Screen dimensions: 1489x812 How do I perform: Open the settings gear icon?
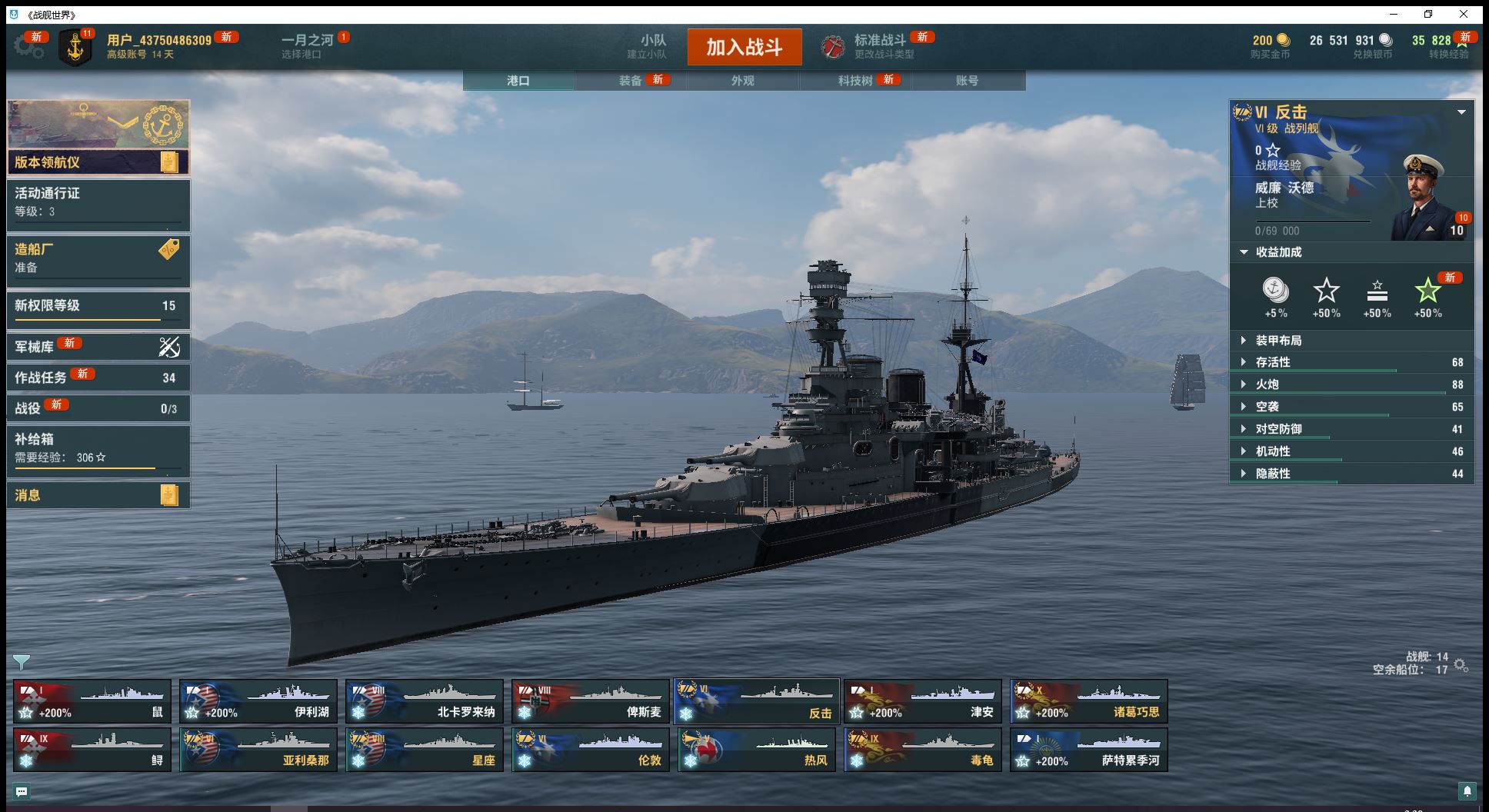point(29,47)
